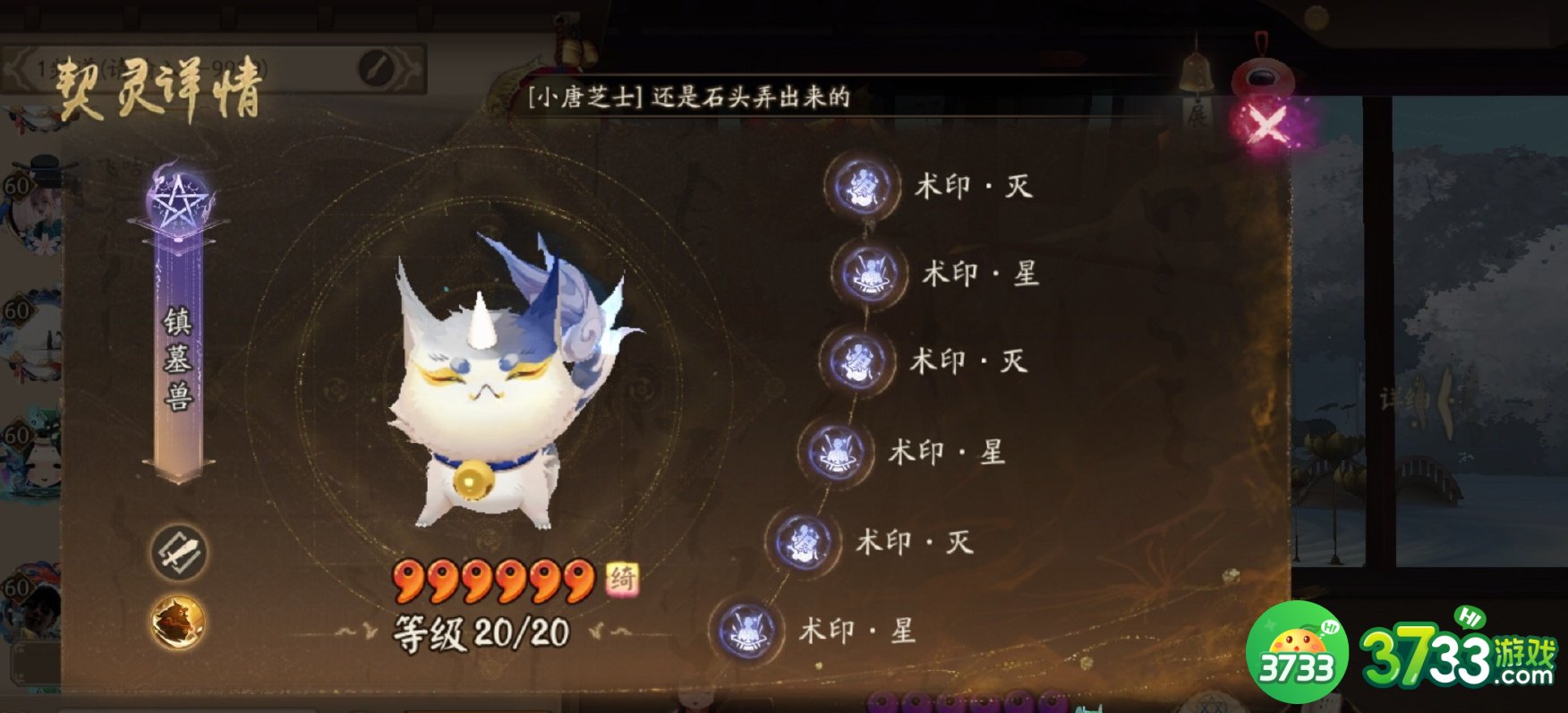Click the first 术印·灭 seal node
1568x713 pixels.
click(861, 187)
